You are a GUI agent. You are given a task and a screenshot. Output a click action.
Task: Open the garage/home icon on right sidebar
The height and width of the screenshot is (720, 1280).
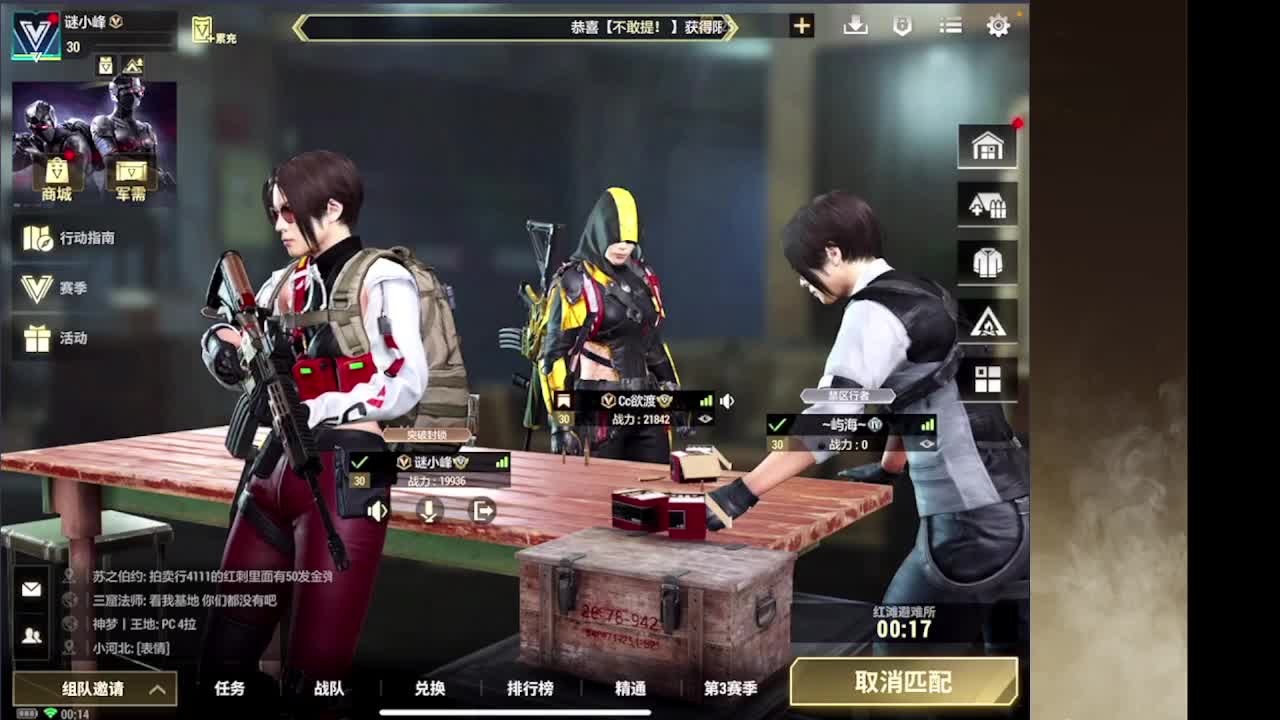(987, 146)
